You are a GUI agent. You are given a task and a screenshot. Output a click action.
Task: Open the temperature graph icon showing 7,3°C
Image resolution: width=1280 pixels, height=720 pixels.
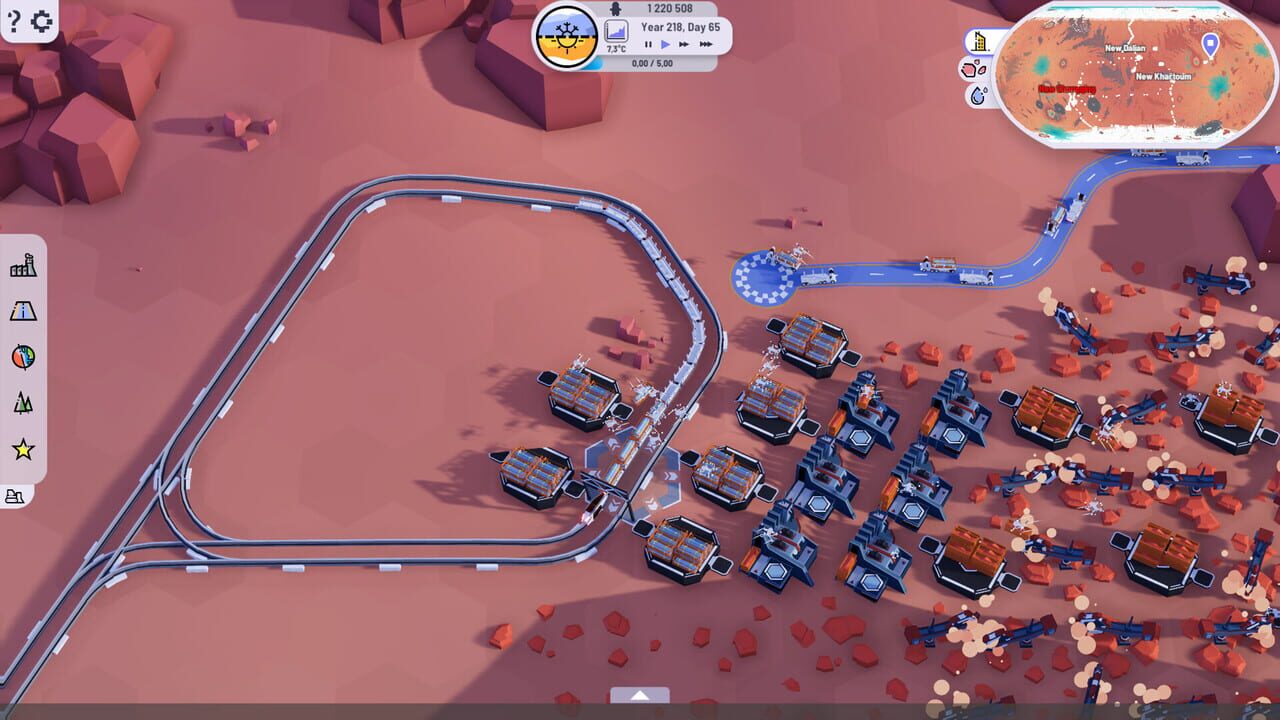pyautogui.click(x=616, y=29)
